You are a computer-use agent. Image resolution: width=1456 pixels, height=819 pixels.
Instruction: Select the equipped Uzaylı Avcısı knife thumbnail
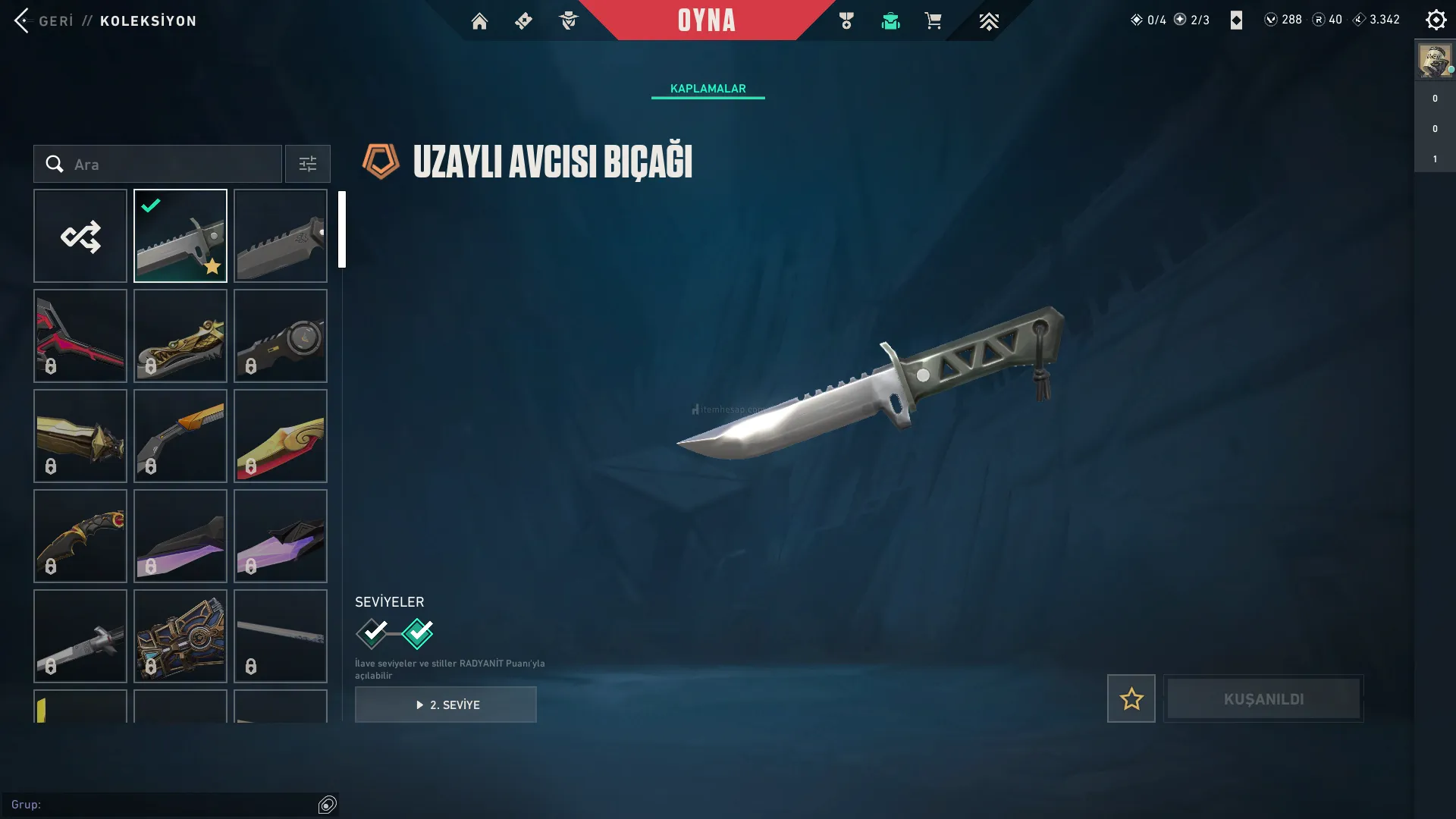pyautogui.click(x=180, y=236)
